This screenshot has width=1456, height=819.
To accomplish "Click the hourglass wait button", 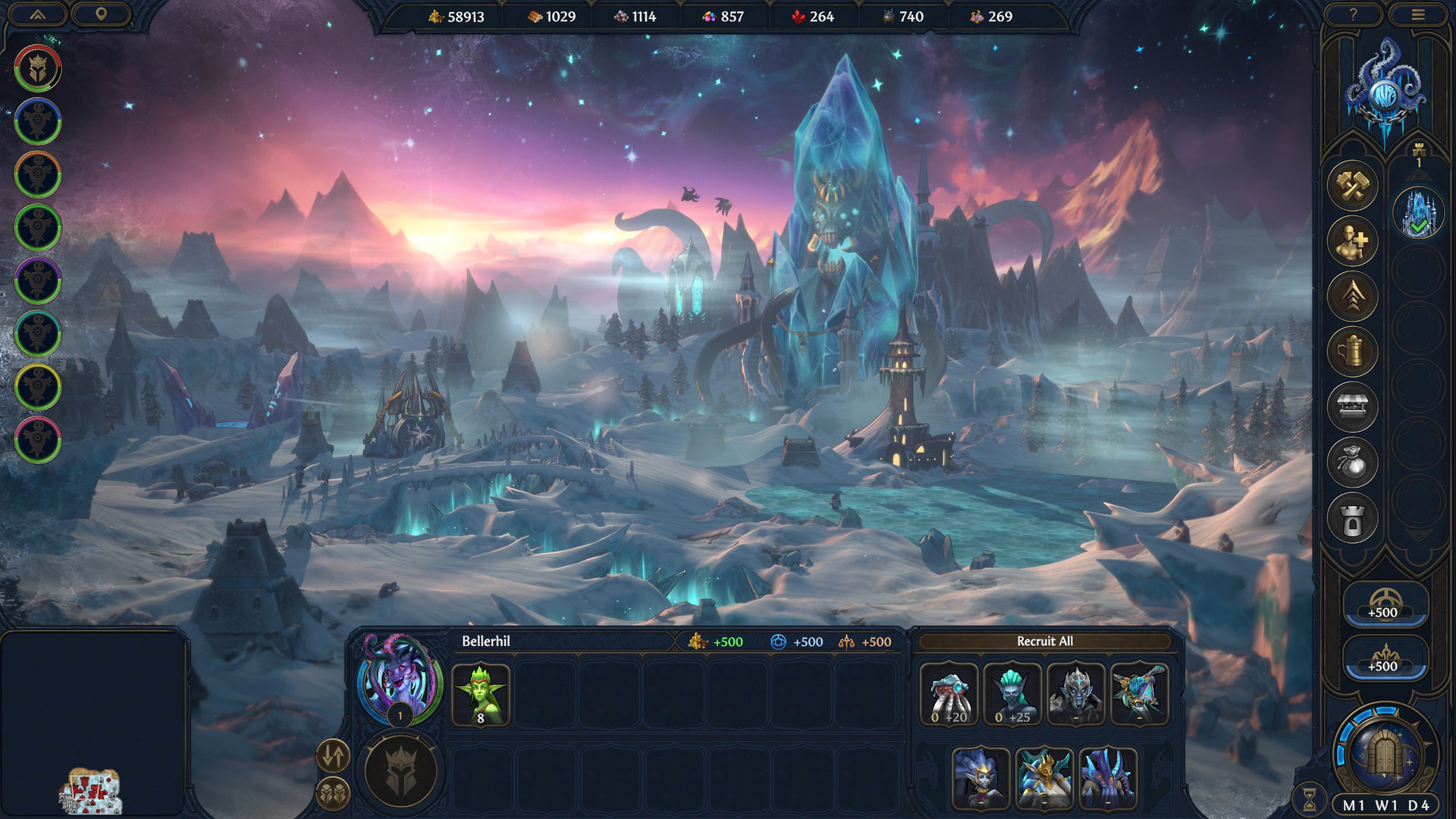I will pos(1310,799).
